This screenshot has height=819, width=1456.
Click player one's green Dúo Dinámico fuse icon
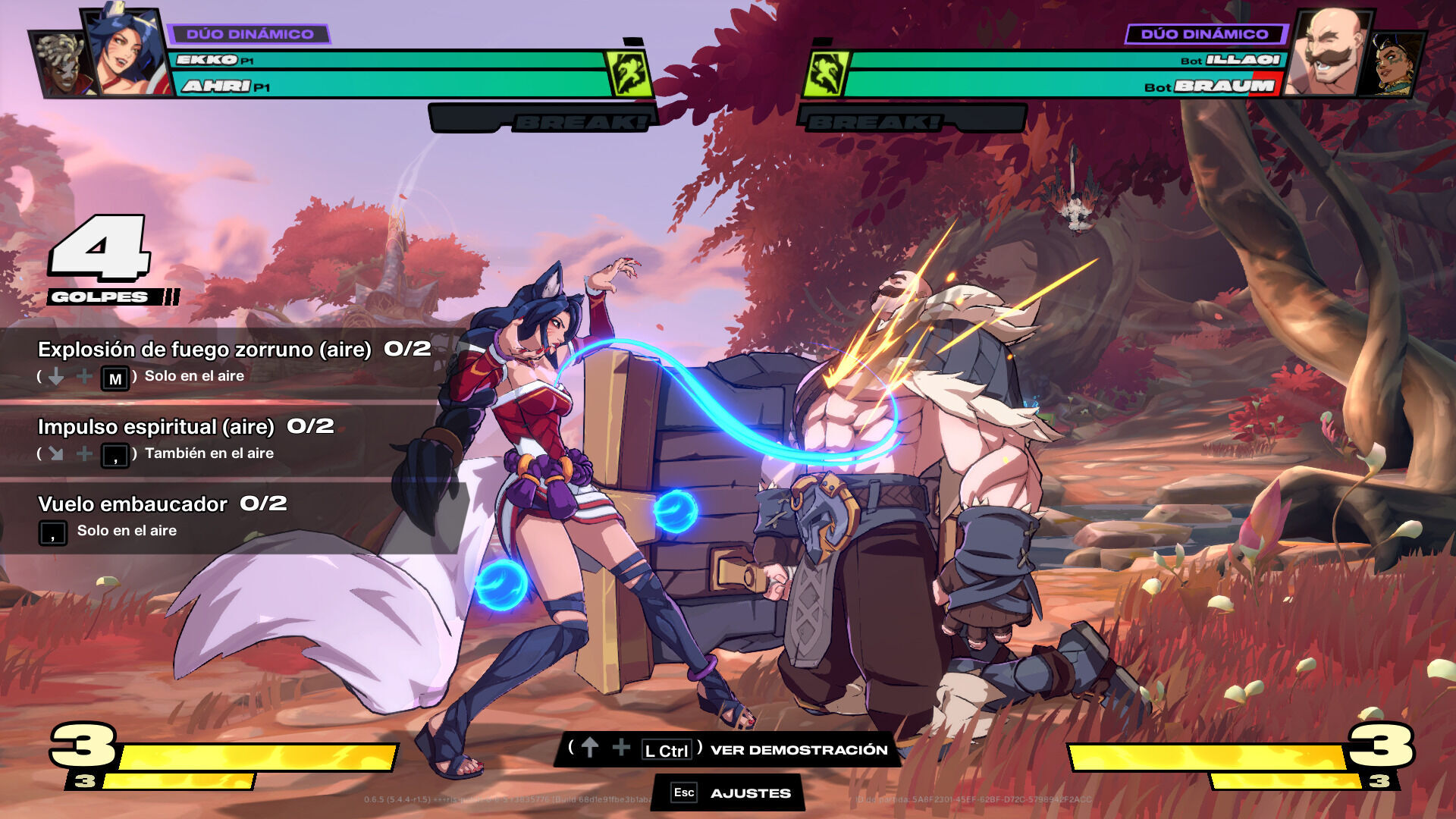point(629,74)
